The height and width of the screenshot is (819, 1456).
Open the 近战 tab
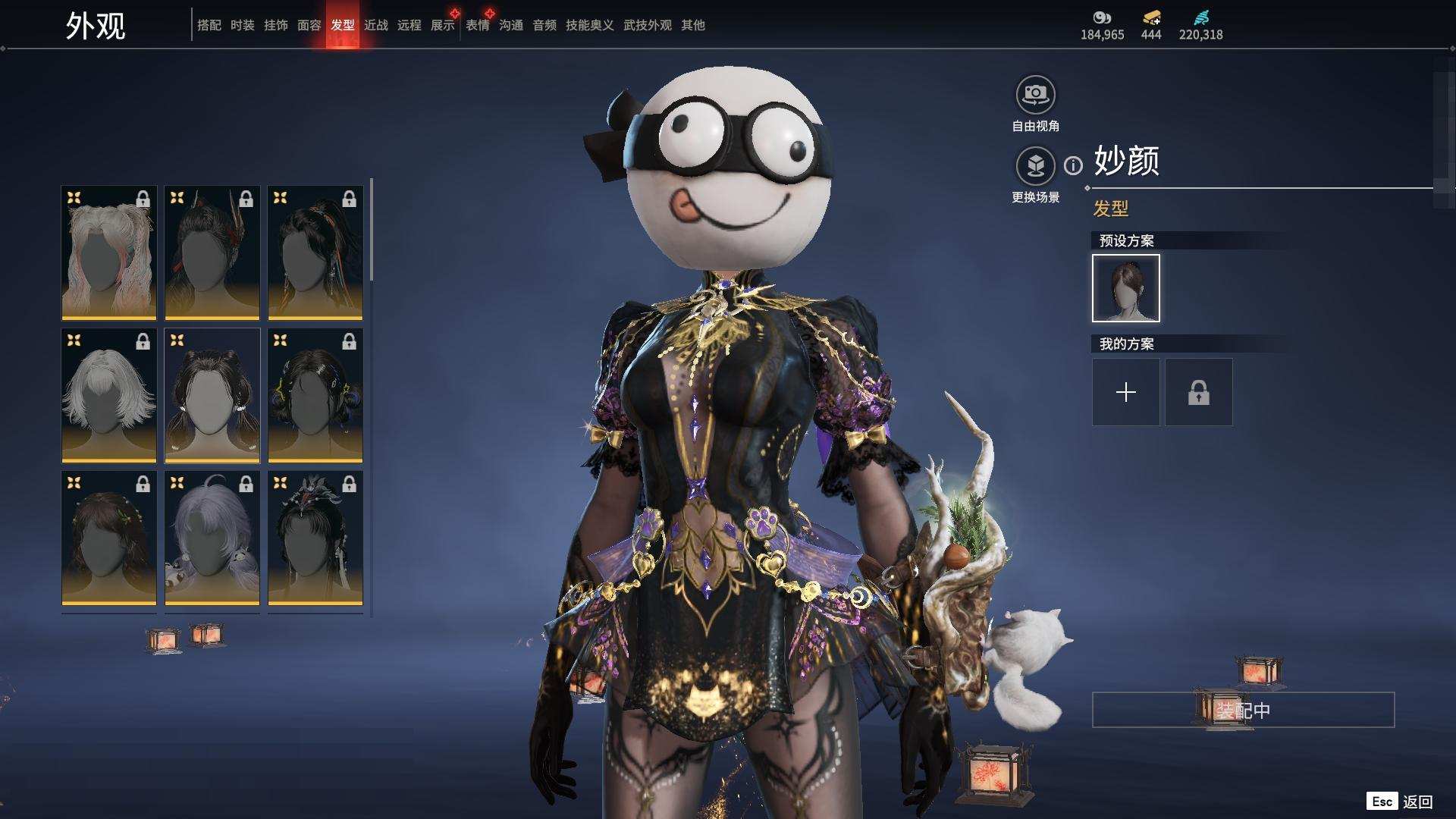(376, 25)
